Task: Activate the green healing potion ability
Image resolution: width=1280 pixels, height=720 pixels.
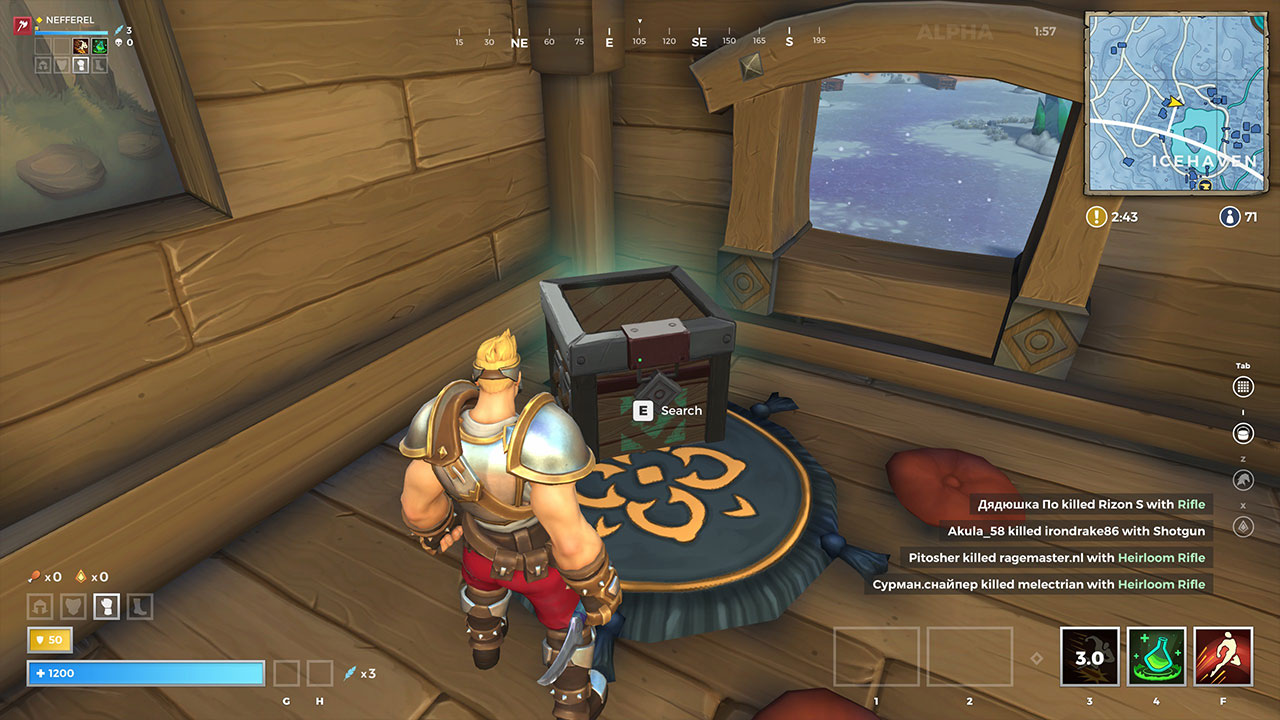Action: pos(1157,657)
